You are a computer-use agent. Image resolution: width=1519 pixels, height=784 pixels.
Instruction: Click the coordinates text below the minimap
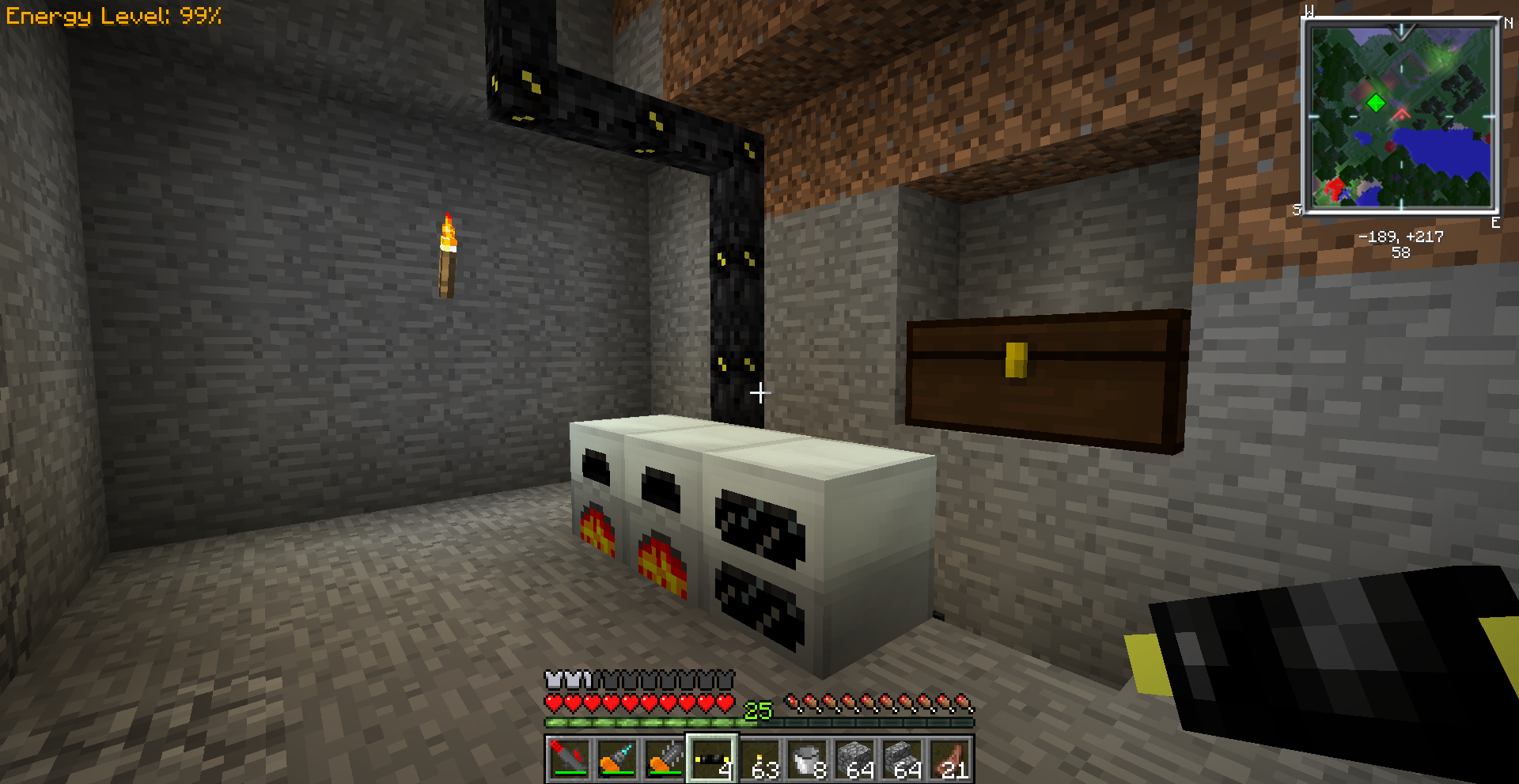[x=1400, y=237]
